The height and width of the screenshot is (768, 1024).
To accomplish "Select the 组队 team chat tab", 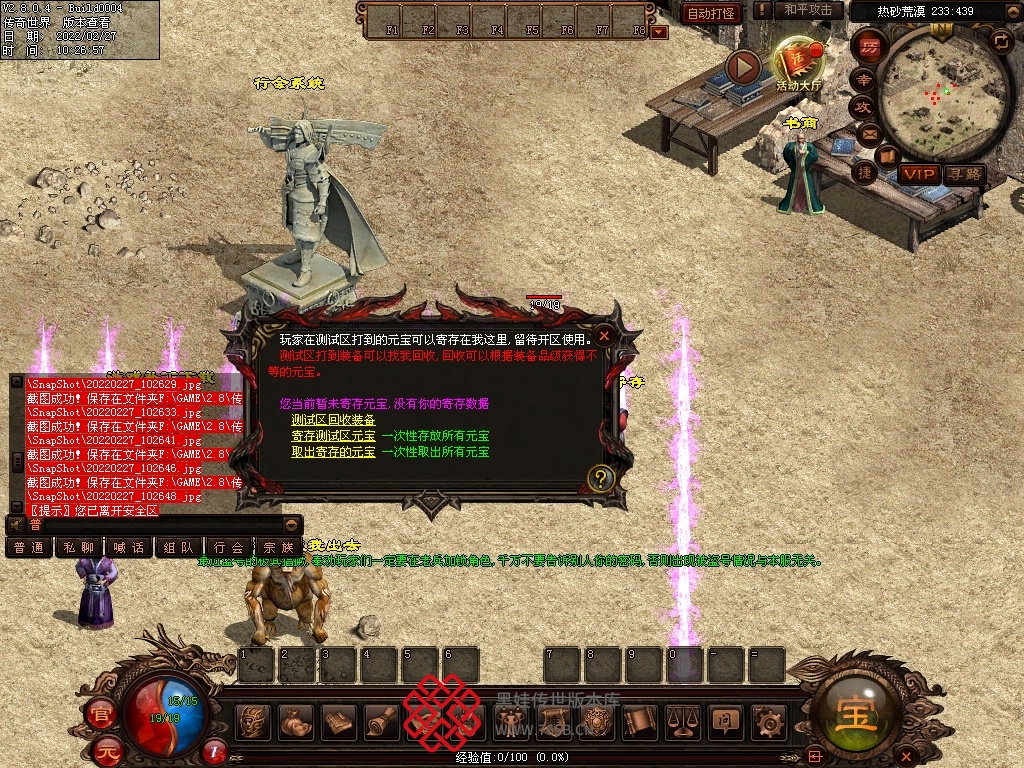I will coord(179,548).
